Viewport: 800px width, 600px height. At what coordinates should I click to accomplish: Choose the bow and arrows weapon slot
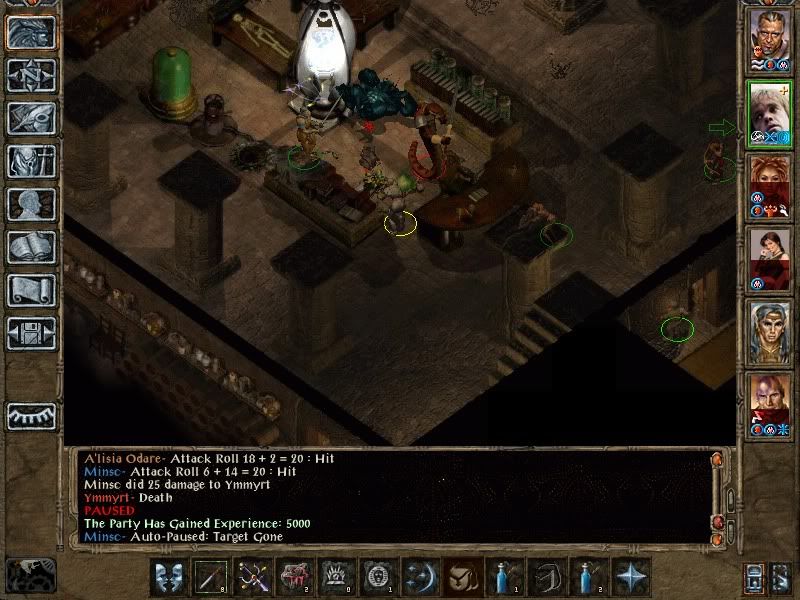[250, 577]
